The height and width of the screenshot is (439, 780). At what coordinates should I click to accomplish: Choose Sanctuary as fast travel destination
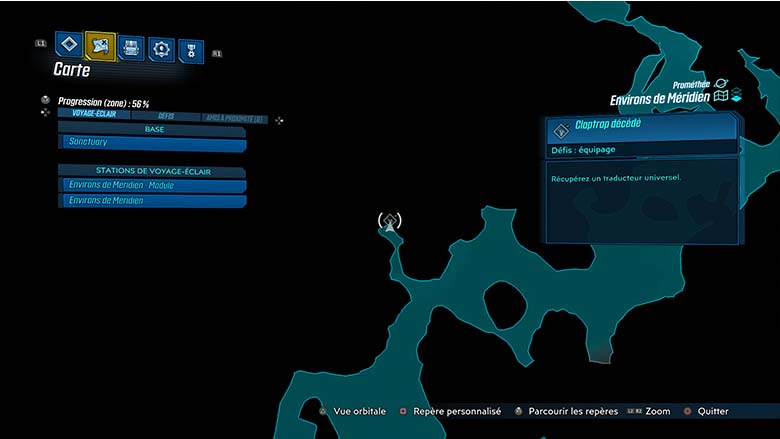(x=152, y=144)
